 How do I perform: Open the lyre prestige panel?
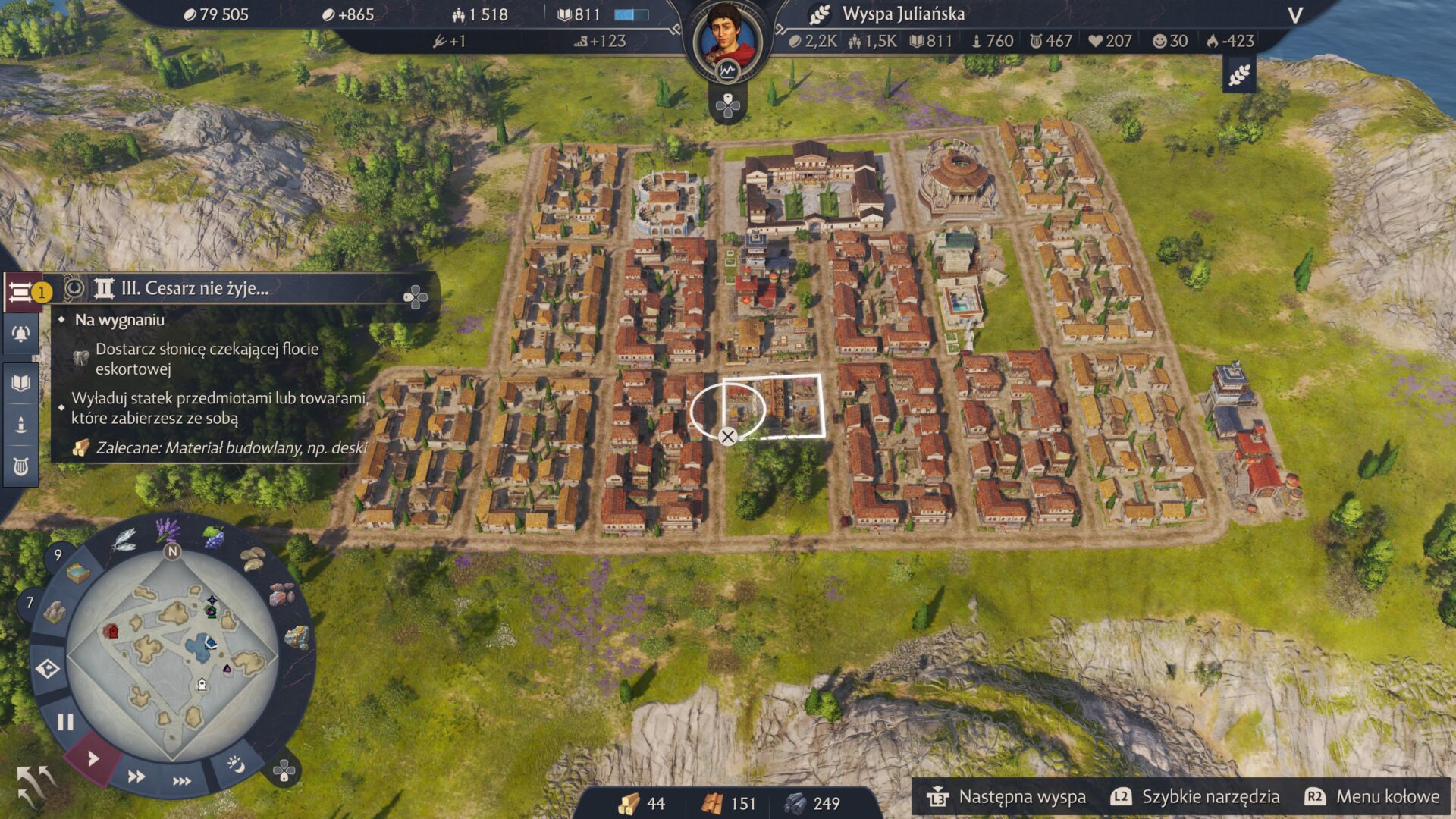21,466
